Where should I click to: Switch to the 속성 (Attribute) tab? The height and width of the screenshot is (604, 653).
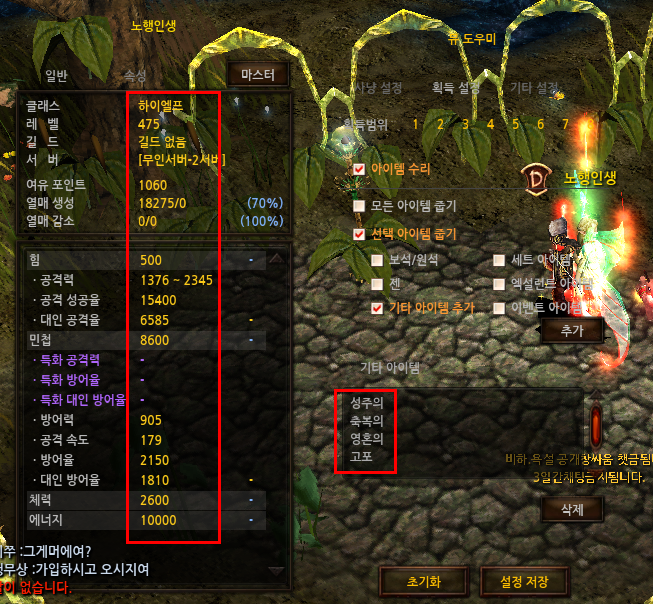(x=135, y=75)
